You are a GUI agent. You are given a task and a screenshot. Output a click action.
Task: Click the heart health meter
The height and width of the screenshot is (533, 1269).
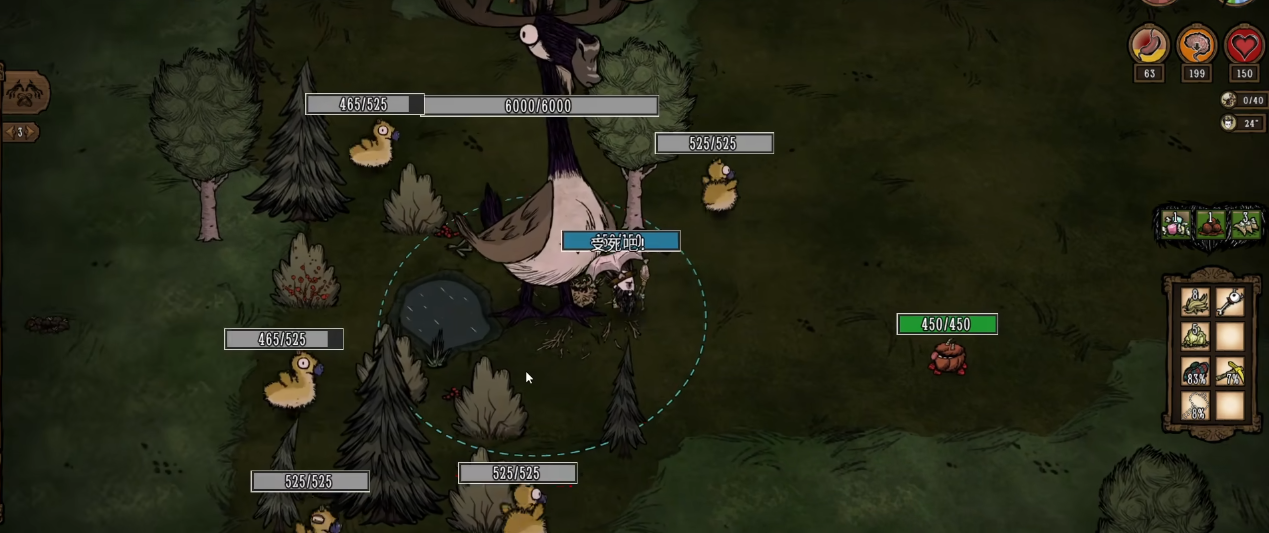(1244, 46)
